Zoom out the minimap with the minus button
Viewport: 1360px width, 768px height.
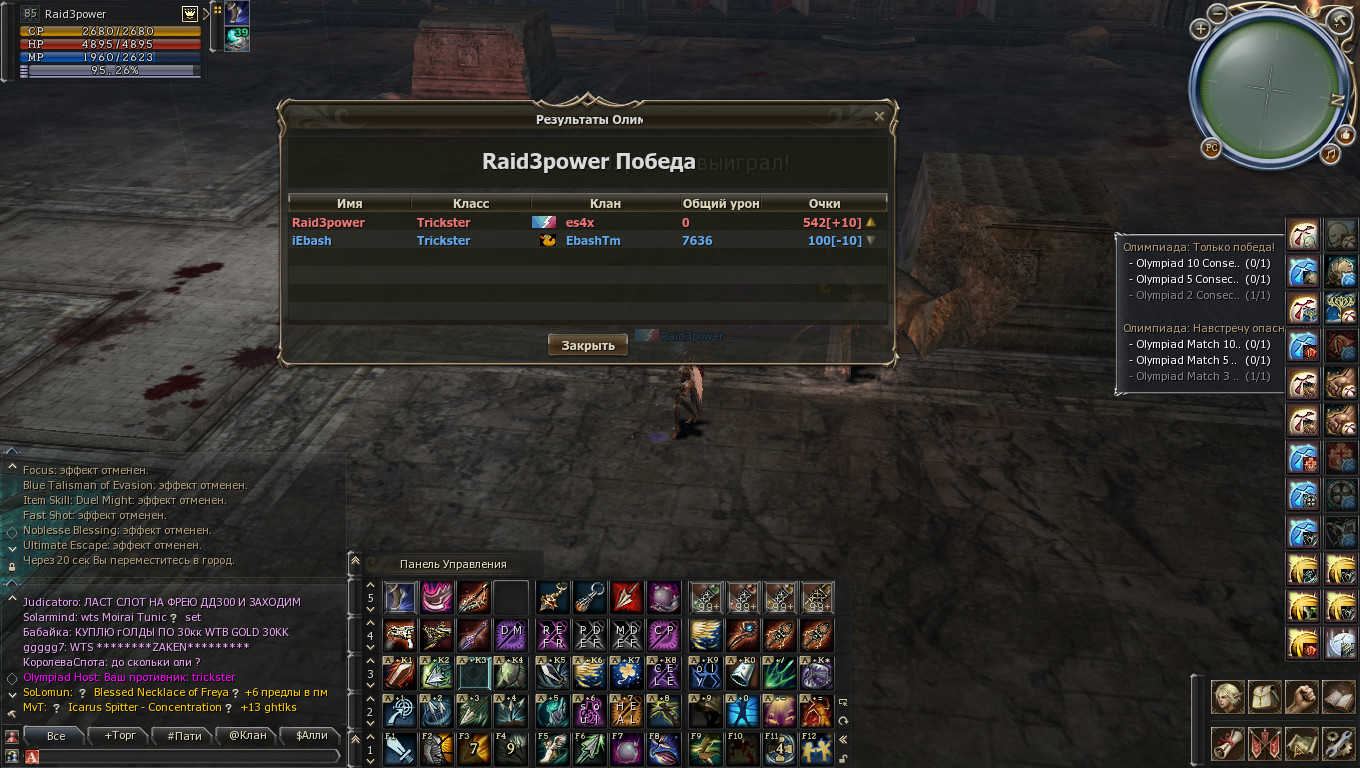coord(1217,13)
